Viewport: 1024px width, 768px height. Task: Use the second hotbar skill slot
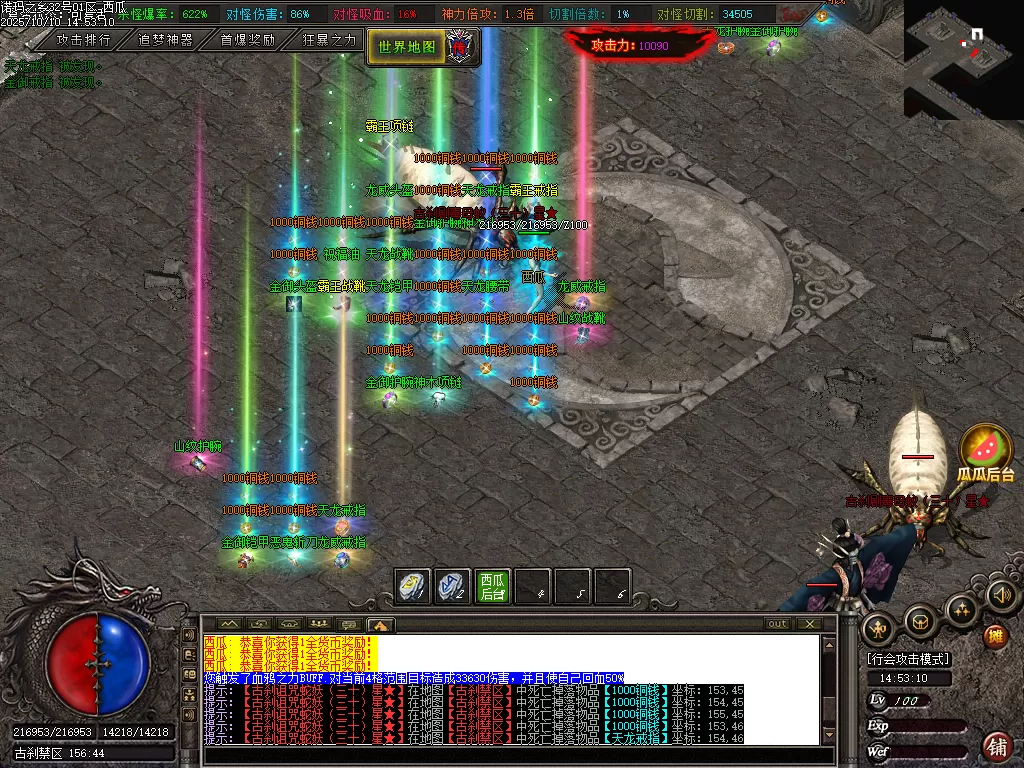[x=453, y=587]
